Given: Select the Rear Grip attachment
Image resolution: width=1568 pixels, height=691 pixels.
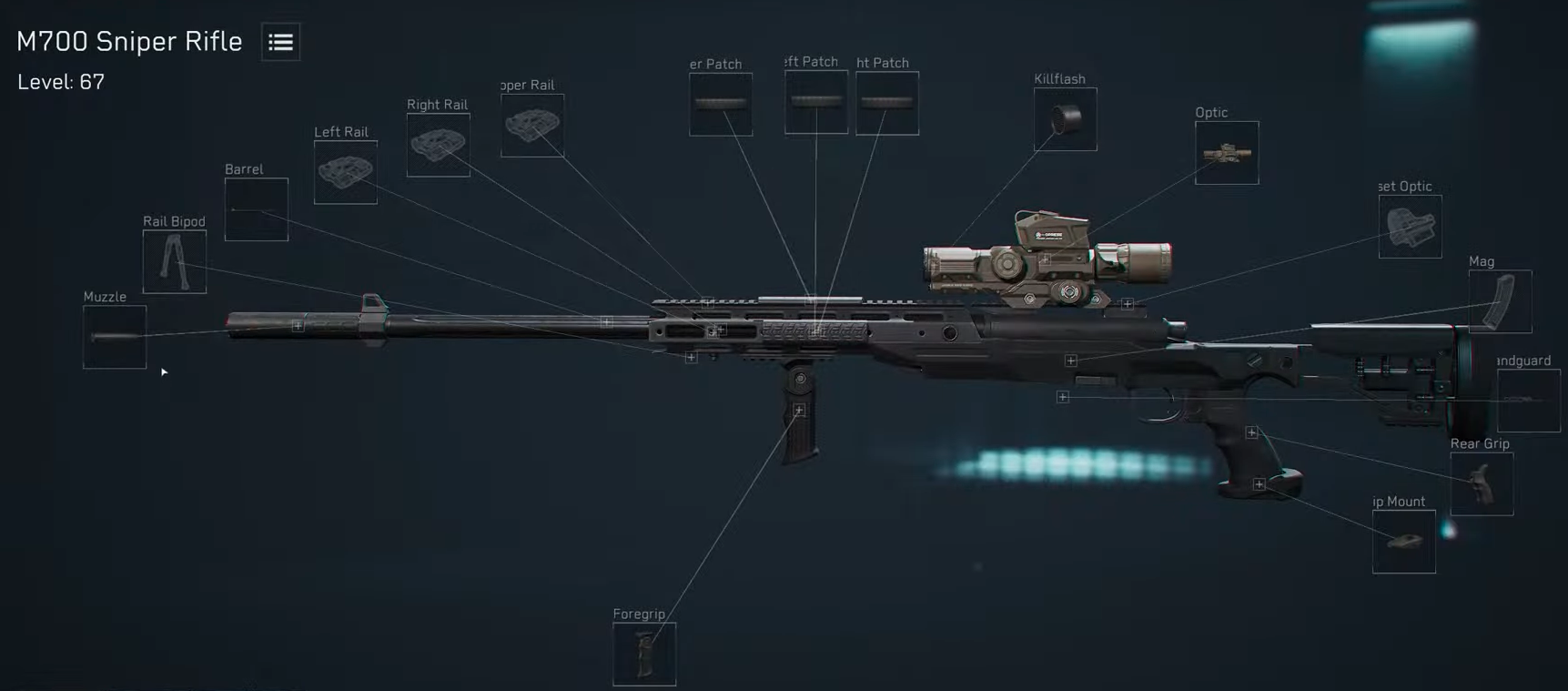Looking at the screenshot, I should click(x=1482, y=483).
